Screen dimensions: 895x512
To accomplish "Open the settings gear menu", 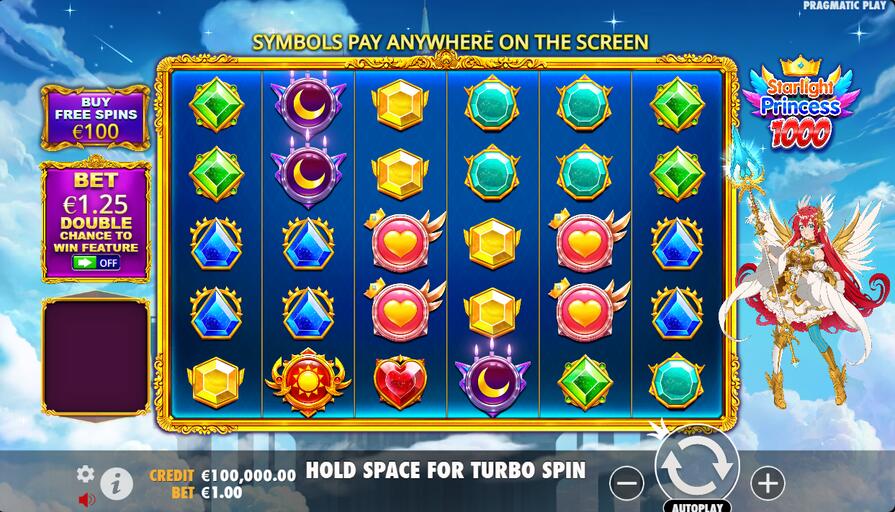I will [x=86, y=474].
